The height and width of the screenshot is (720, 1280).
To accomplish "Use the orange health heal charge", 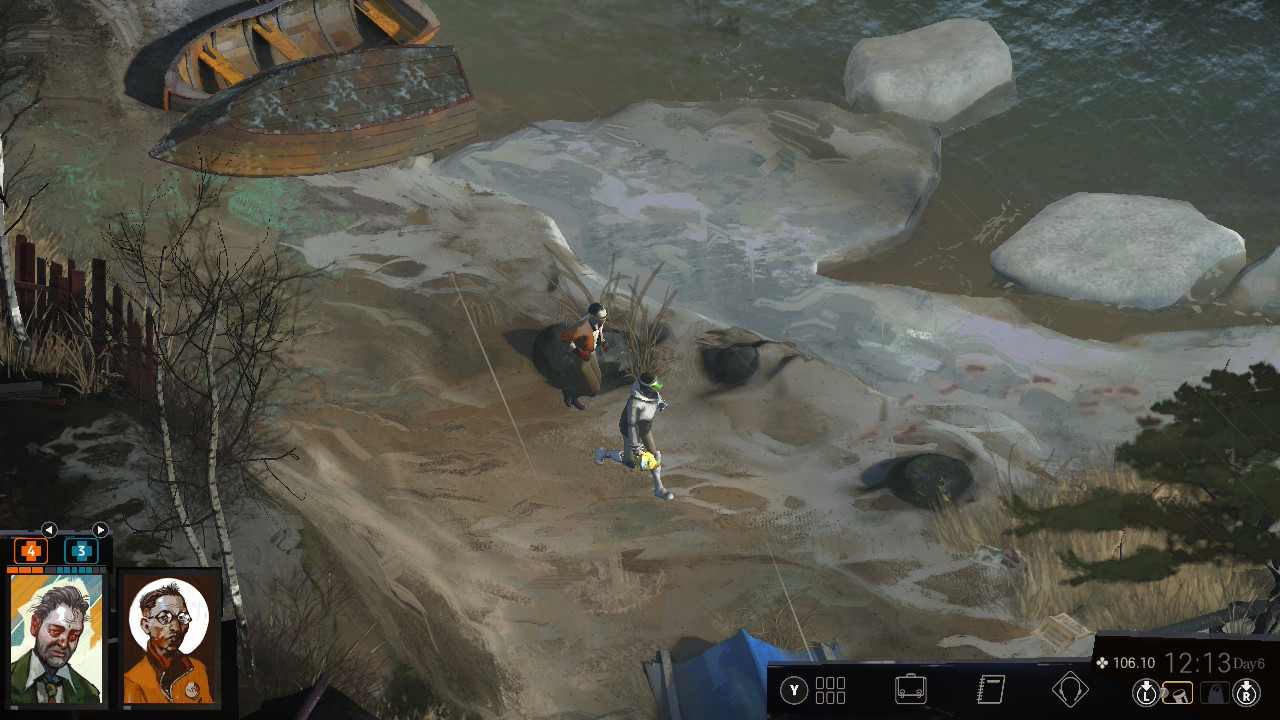I will click(x=30, y=551).
